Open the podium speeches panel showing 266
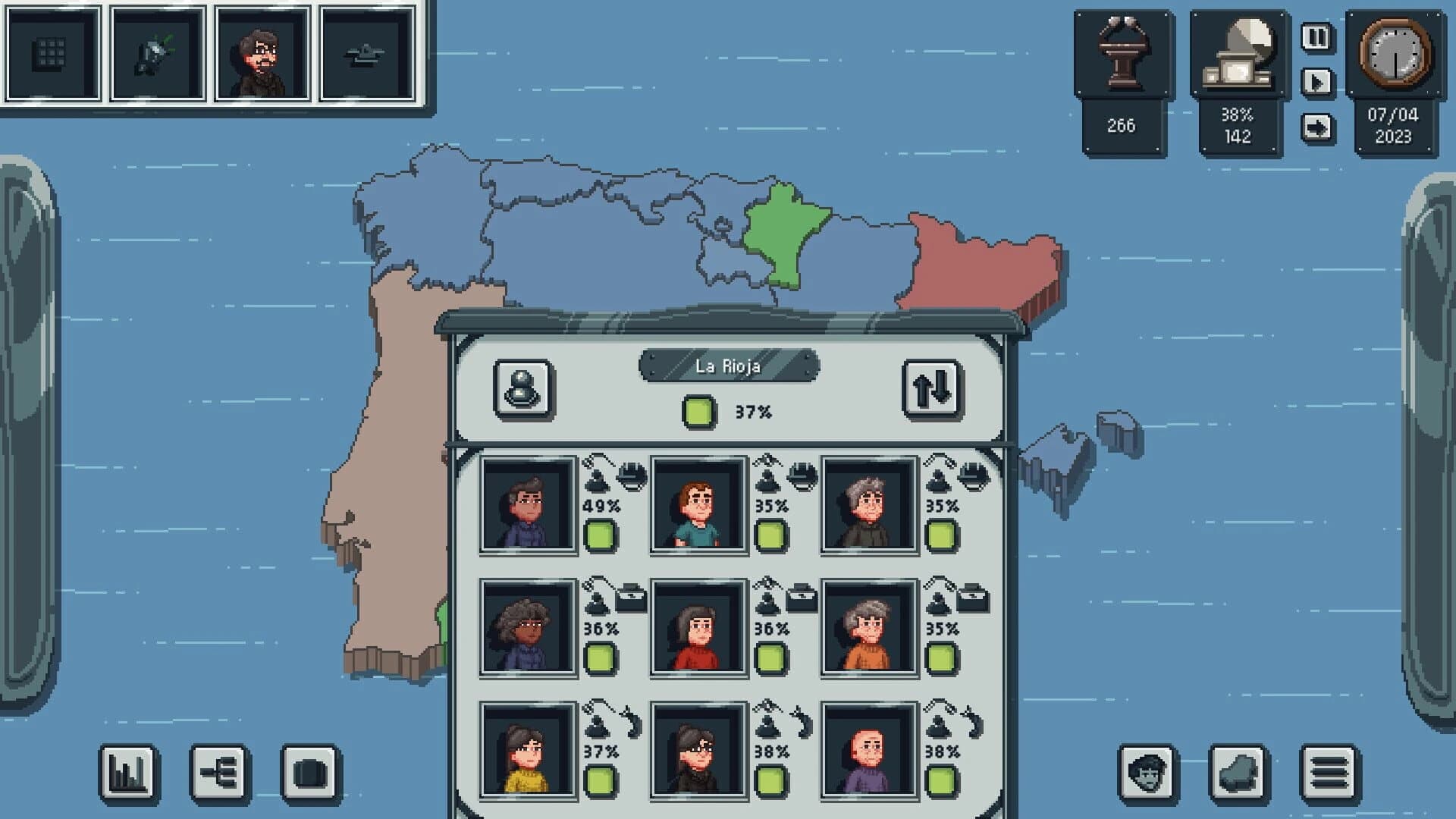 [x=1122, y=53]
